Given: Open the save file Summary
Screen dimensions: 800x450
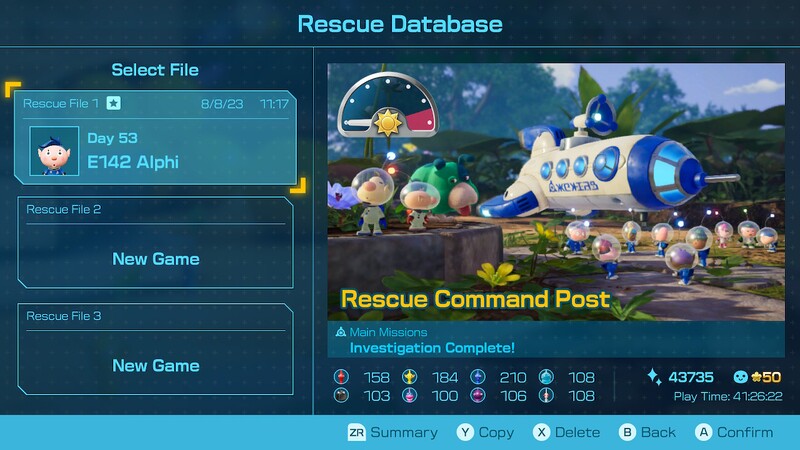Looking at the screenshot, I should click(x=392, y=432).
